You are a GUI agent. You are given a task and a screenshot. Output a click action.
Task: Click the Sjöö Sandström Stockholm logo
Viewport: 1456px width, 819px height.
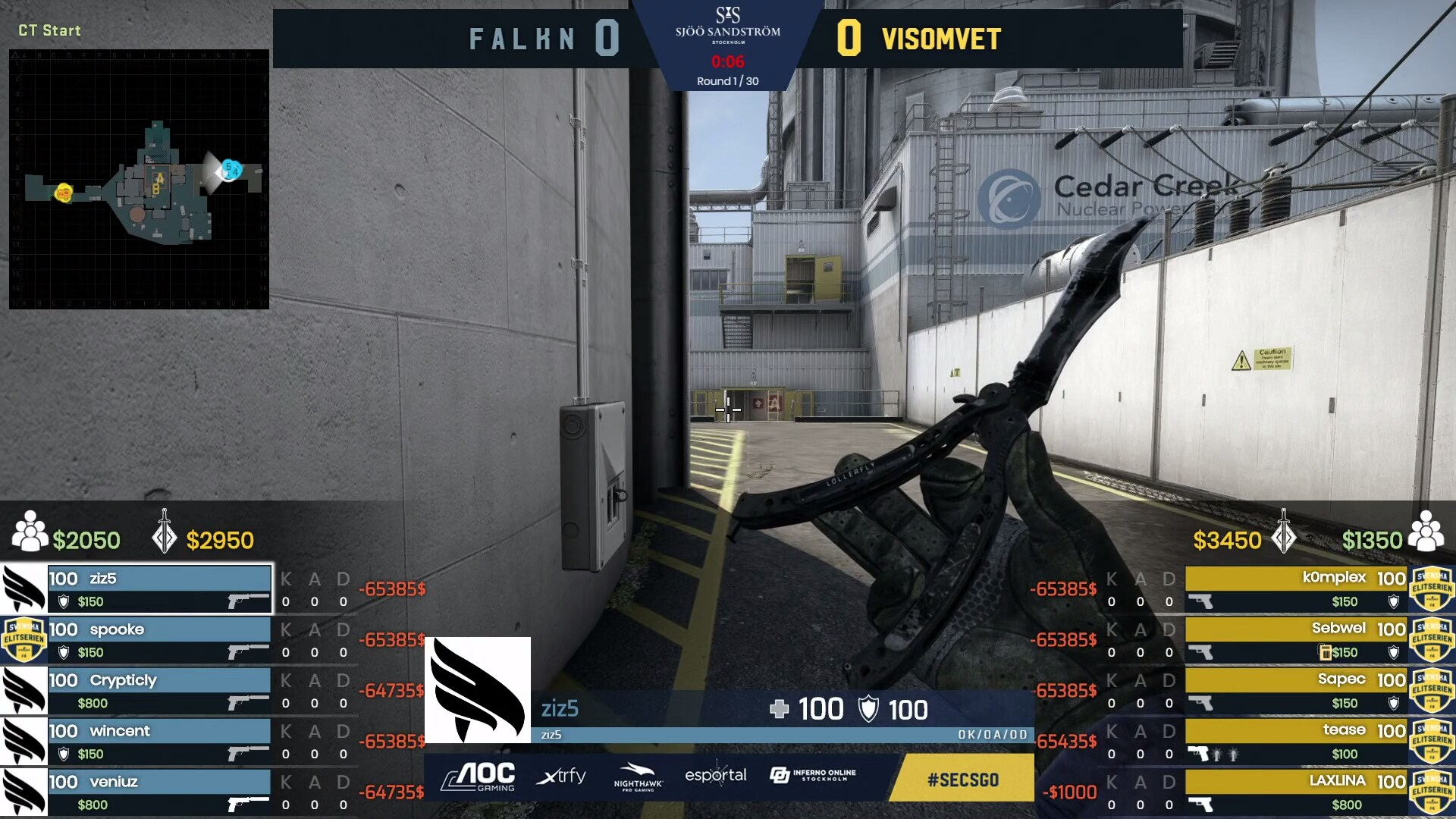(728, 25)
